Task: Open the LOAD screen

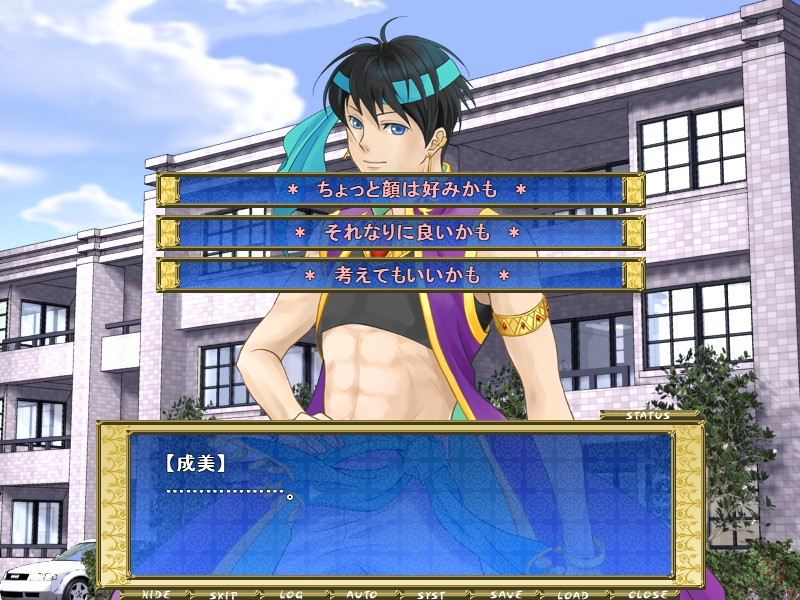Action: point(573,594)
